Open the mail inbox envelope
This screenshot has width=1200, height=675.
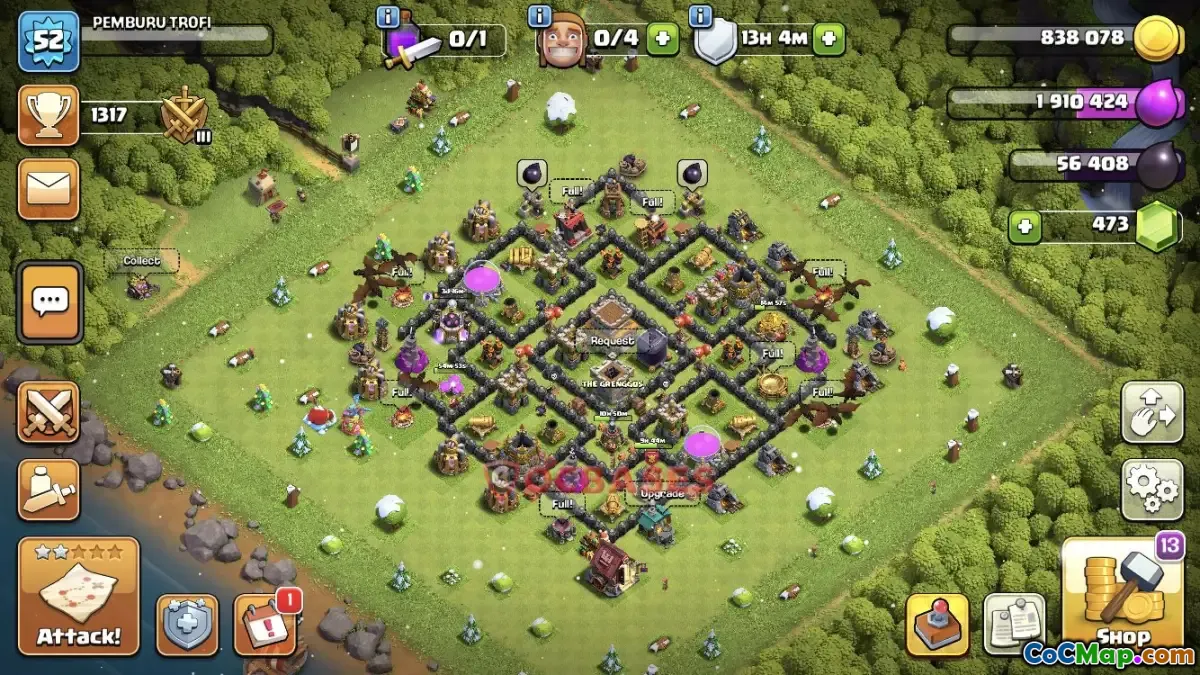click(48, 188)
